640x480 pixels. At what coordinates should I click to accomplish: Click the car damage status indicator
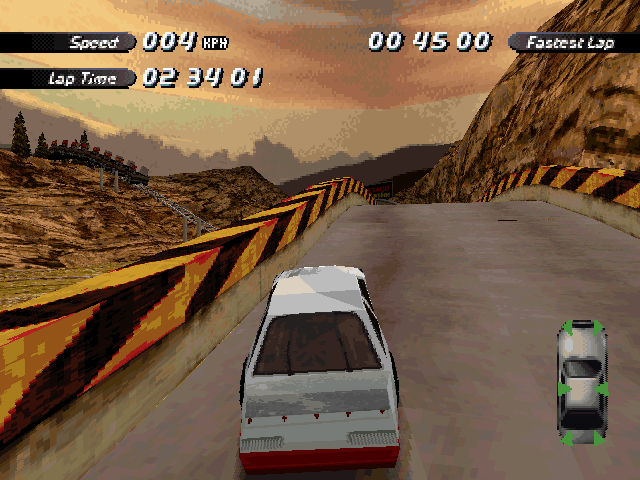point(581,383)
